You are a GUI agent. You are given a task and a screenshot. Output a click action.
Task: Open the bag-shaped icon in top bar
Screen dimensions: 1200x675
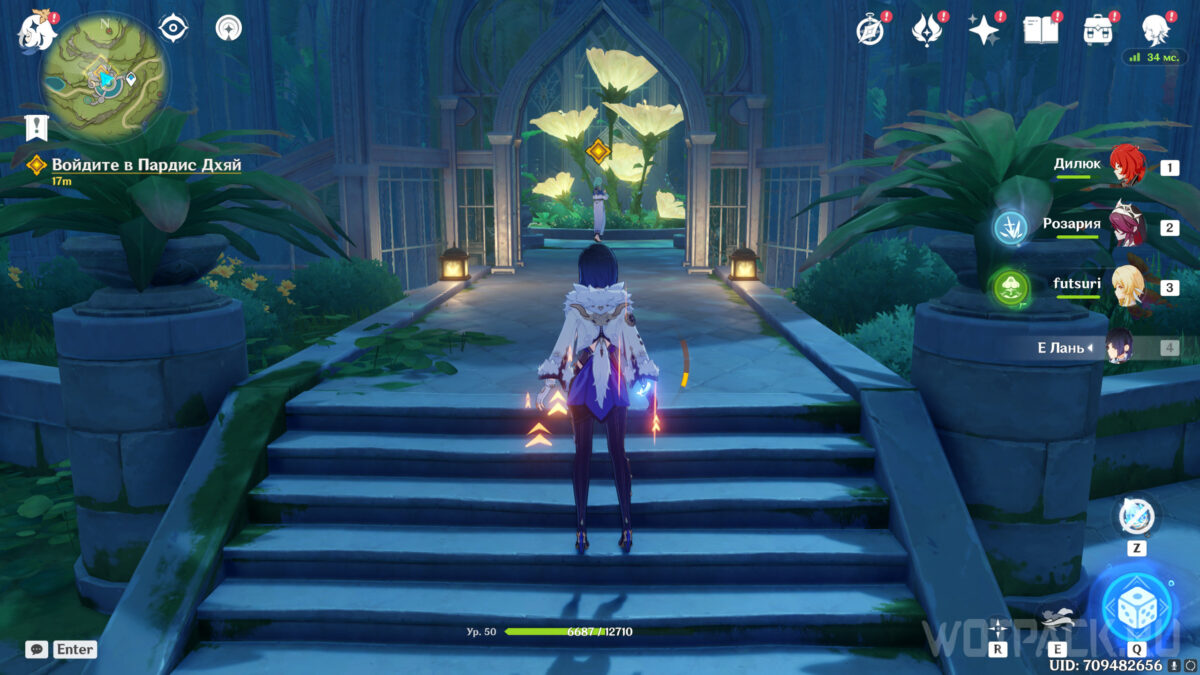pos(1098,30)
